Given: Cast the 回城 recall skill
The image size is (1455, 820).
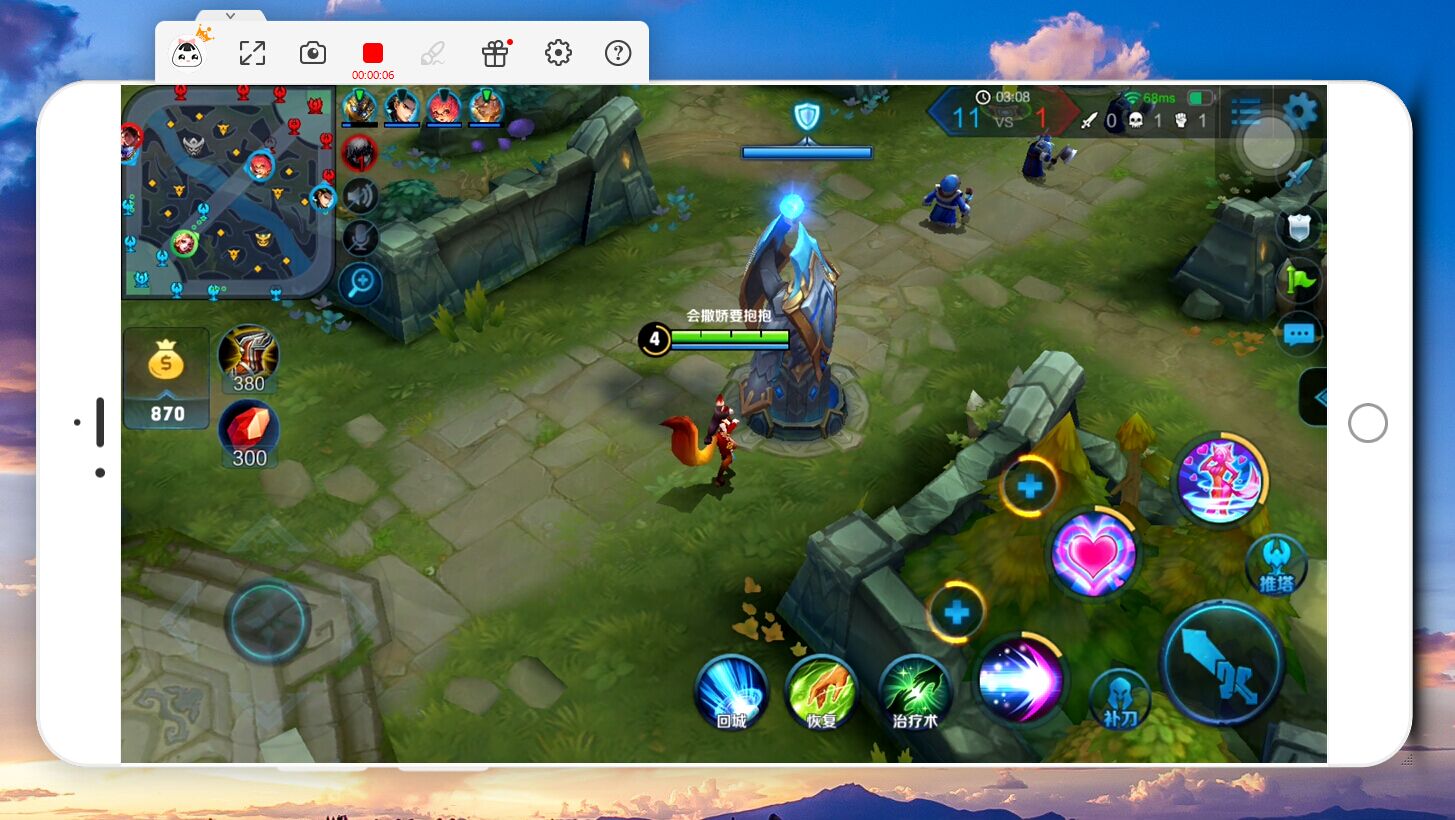Looking at the screenshot, I should pyautogui.click(x=731, y=691).
